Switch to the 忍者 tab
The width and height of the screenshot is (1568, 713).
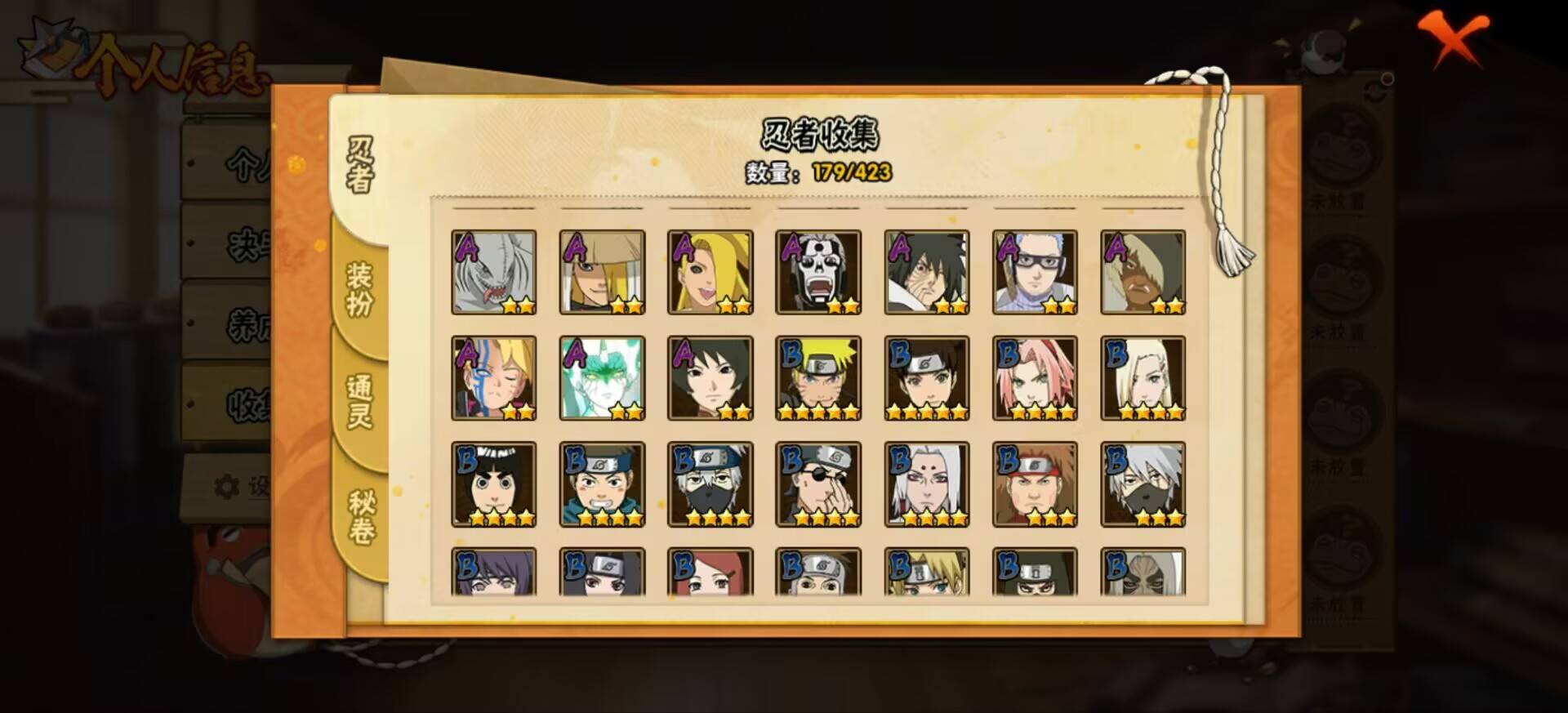(360, 165)
